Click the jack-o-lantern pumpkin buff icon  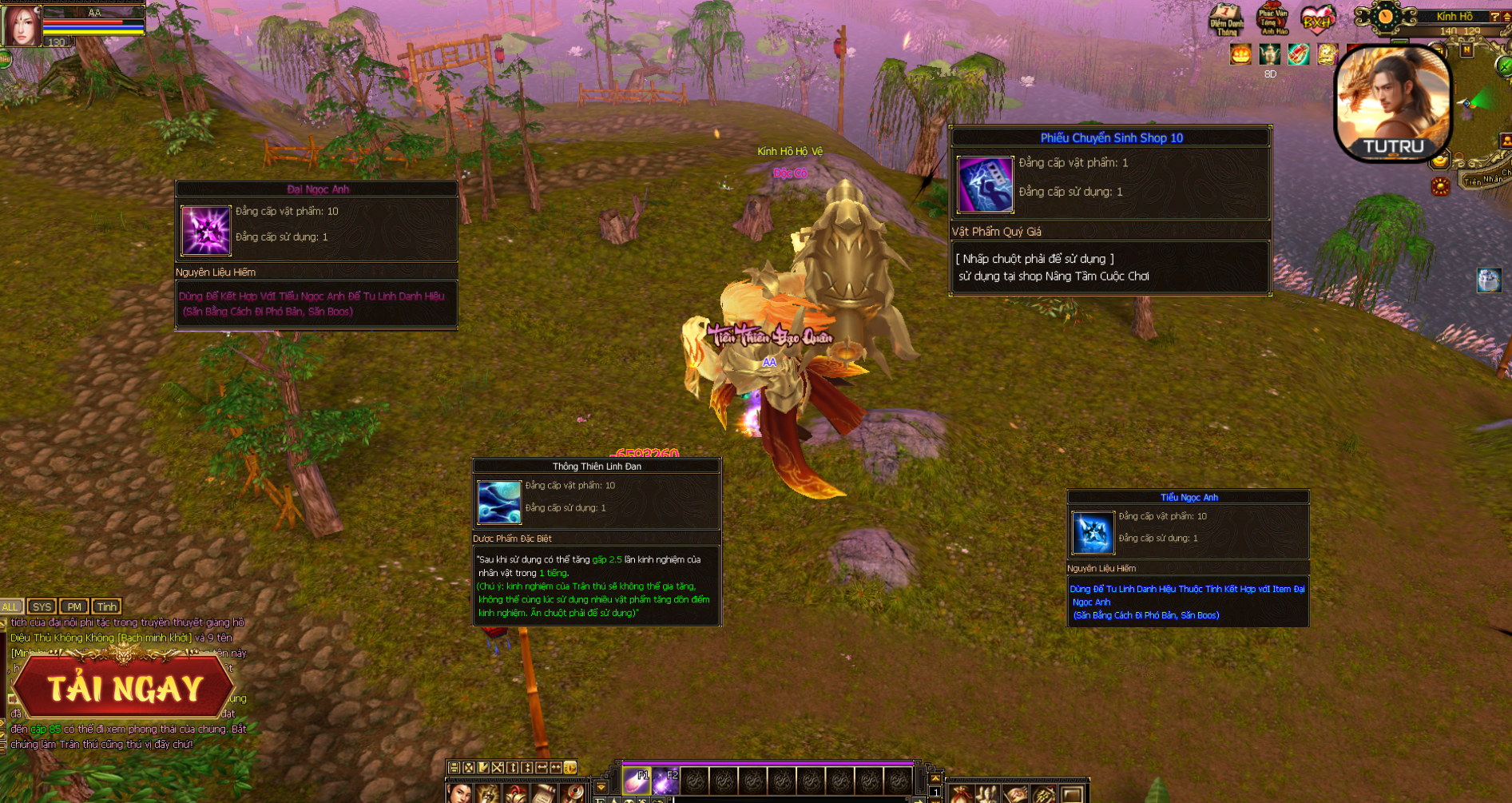1240,54
